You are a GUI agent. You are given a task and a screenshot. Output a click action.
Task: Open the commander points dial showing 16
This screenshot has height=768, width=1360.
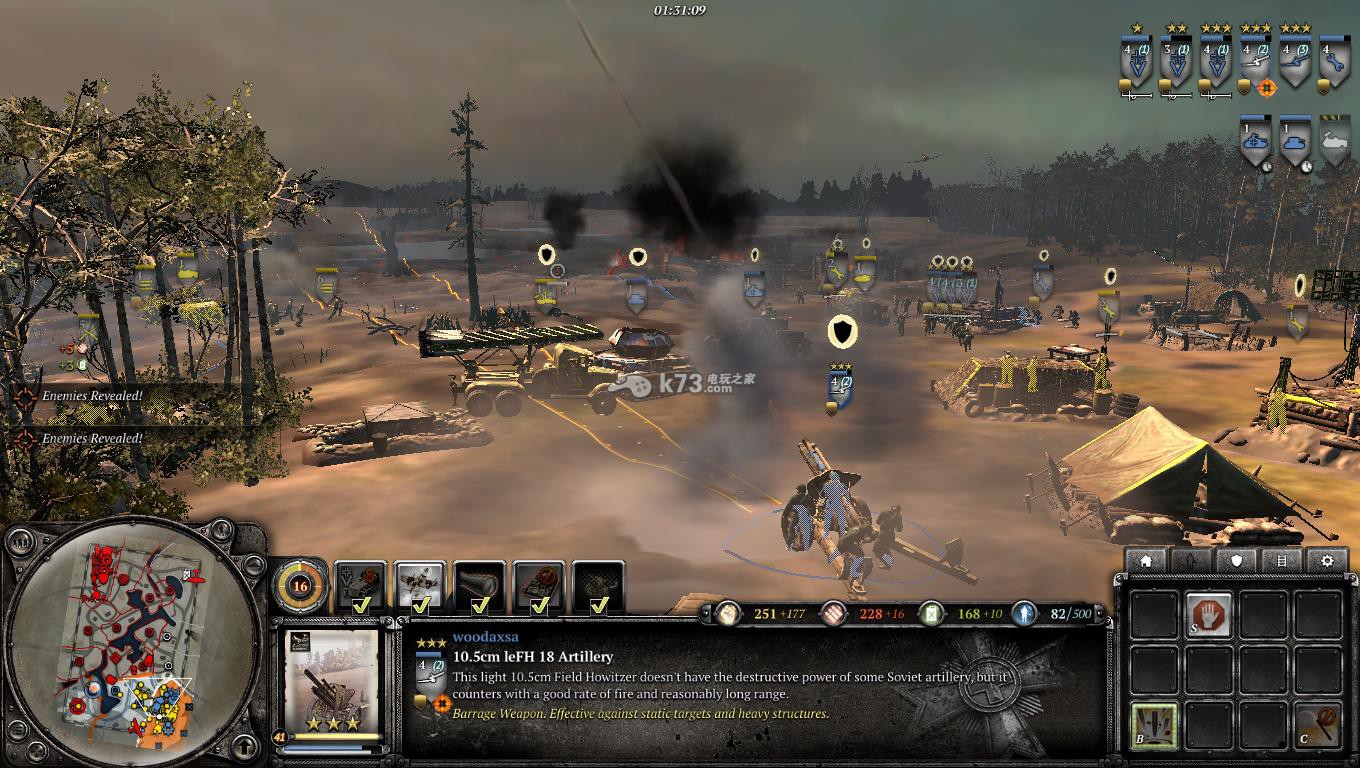coord(299,586)
